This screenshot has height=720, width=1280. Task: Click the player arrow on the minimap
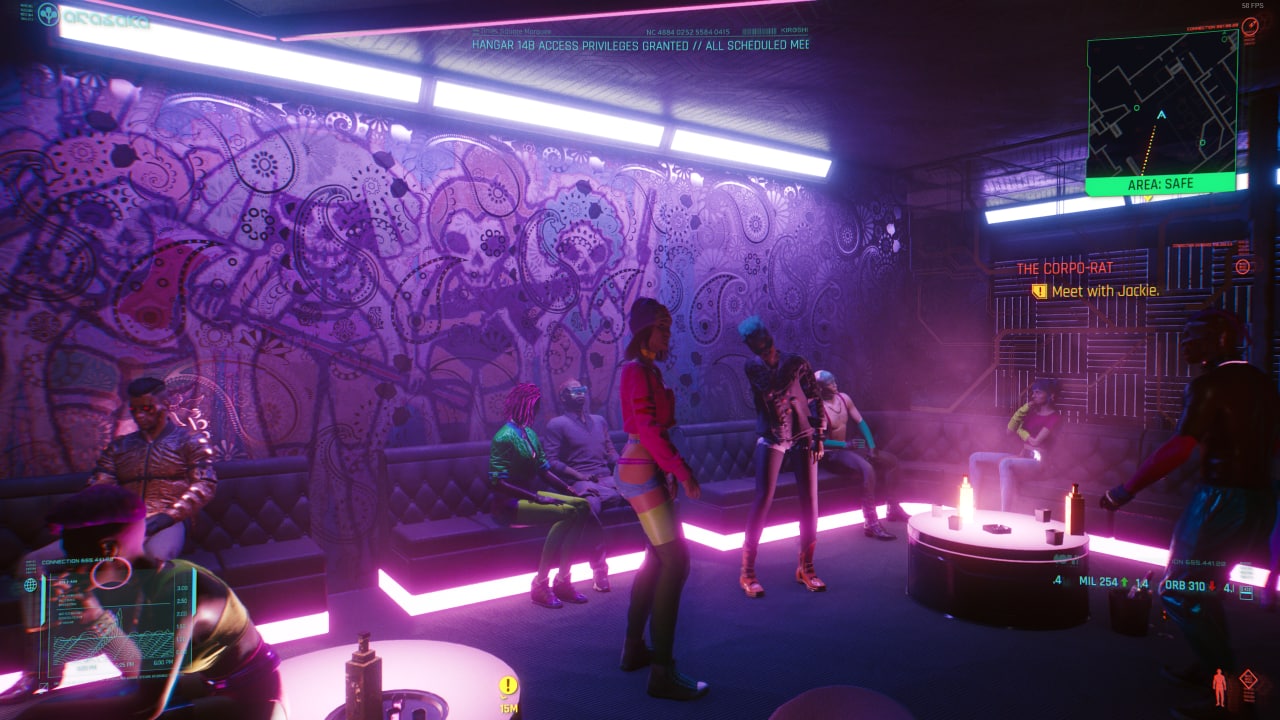(1160, 115)
